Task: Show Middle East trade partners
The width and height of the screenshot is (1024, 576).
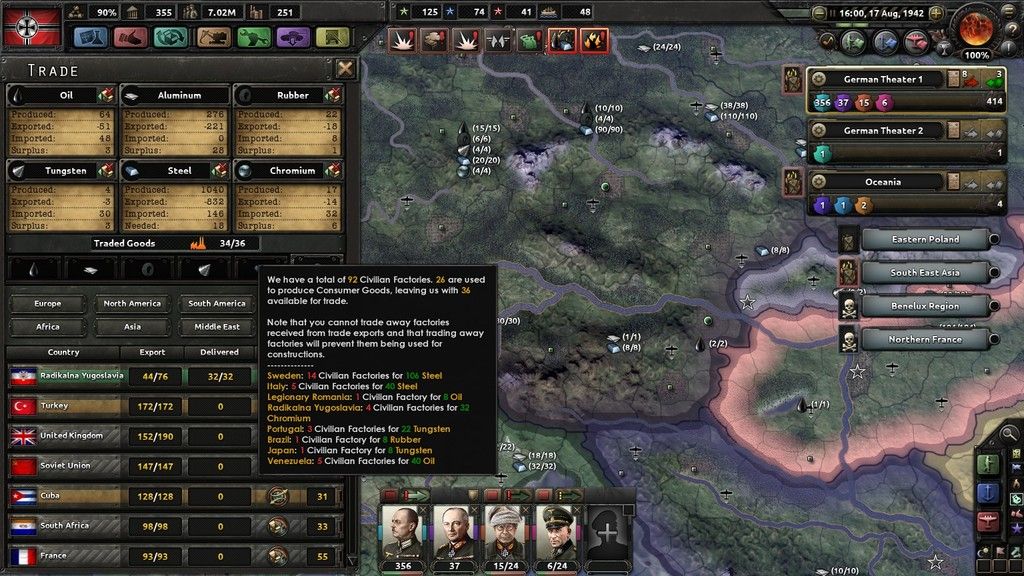Action: [x=216, y=327]
